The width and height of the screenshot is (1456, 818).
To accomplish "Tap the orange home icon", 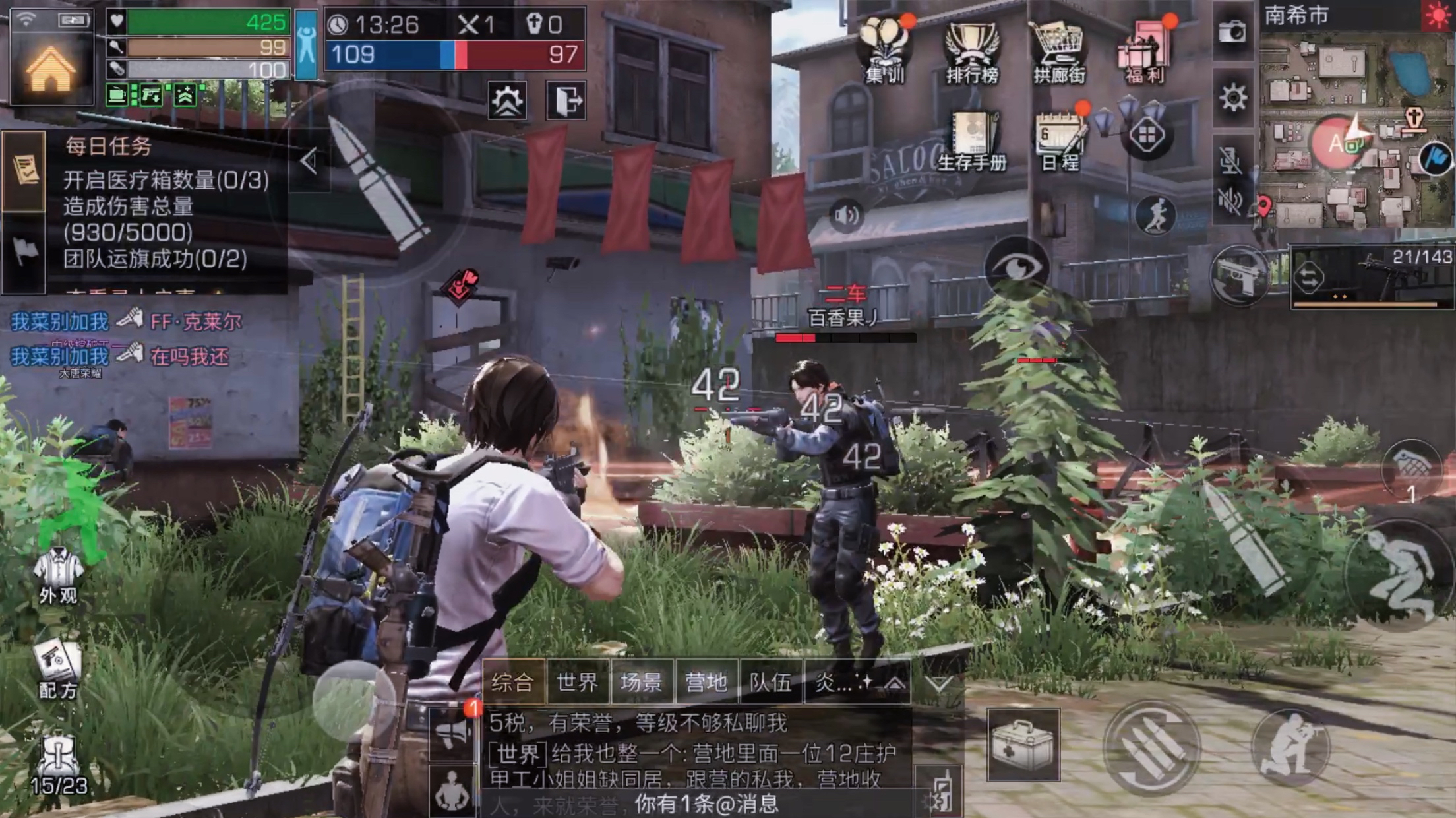I will tap(50, 70).
